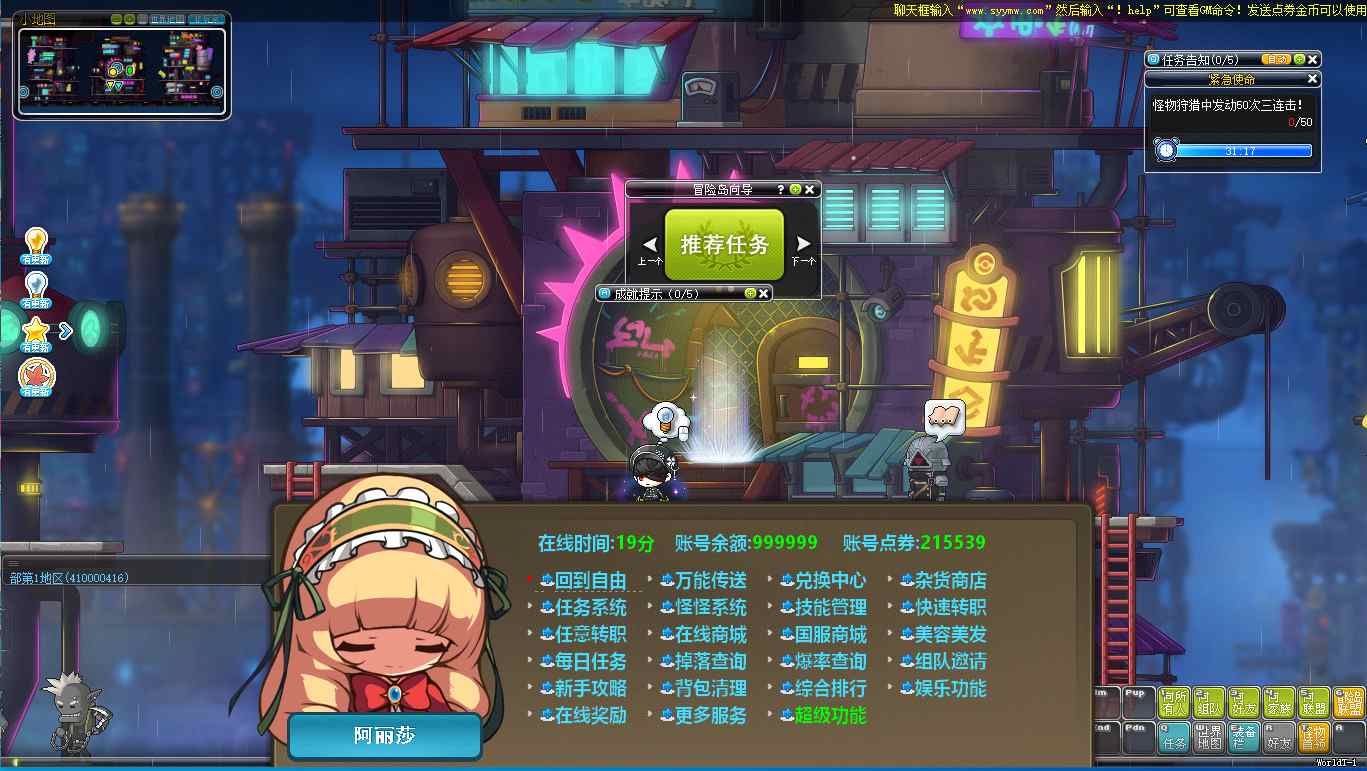Screen dimensions: 1367x771
Task: Open the 怪物首领 boss quickslot icon
Action: [1313, 737]
